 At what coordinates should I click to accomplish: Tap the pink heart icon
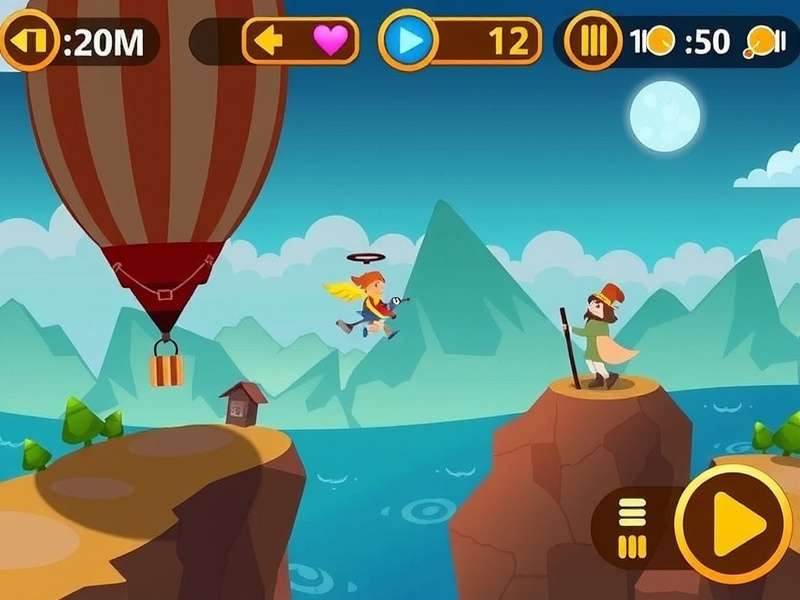pos(330,41)
